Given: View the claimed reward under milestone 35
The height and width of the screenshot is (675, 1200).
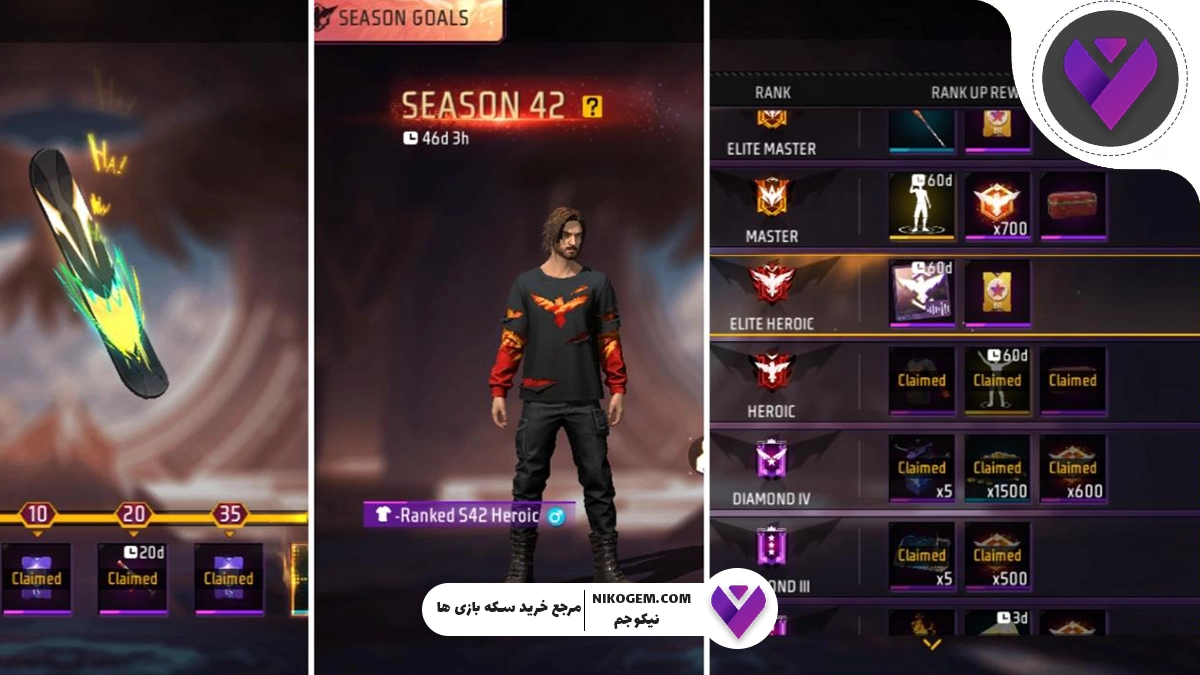Looking at the screenshot, I should click(228, 578).
